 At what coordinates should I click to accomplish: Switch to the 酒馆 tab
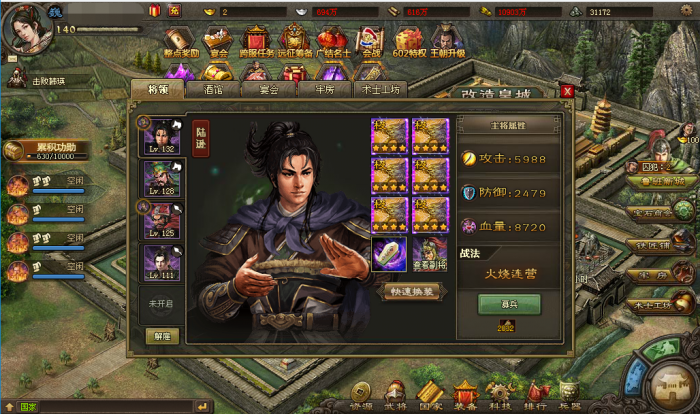pos(212,90)
